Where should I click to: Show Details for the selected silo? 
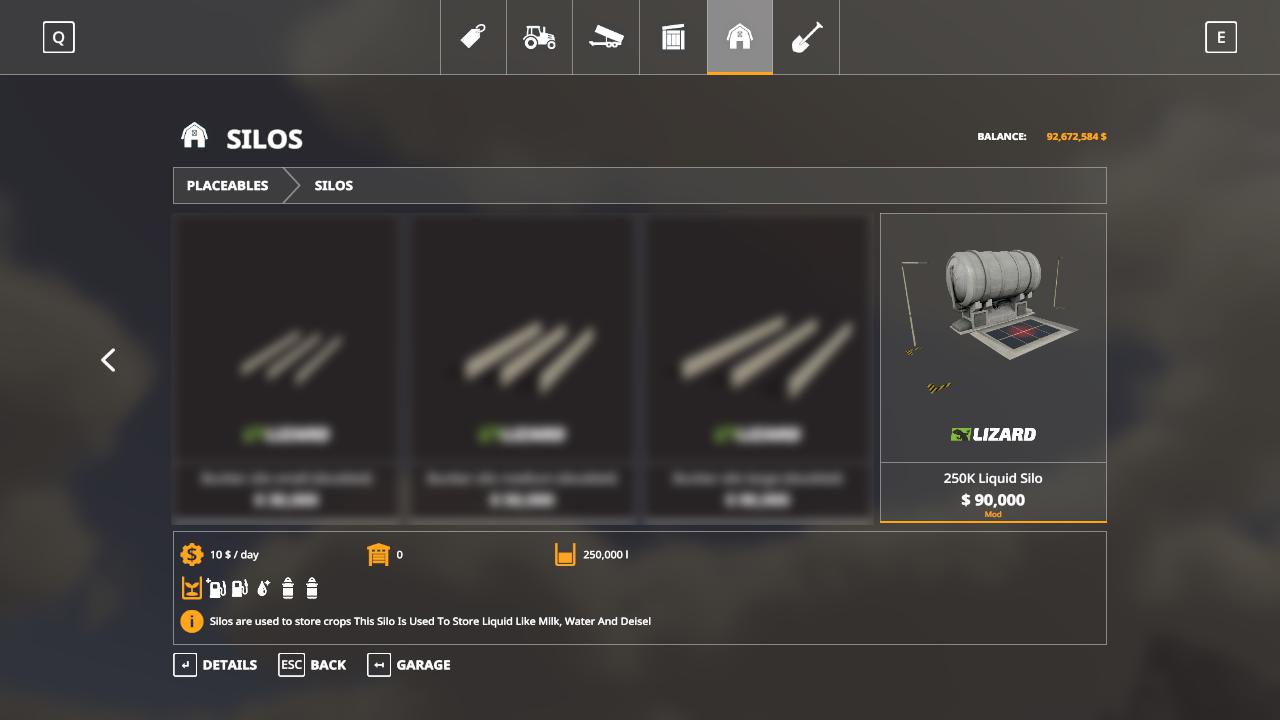tap(215, 665)
